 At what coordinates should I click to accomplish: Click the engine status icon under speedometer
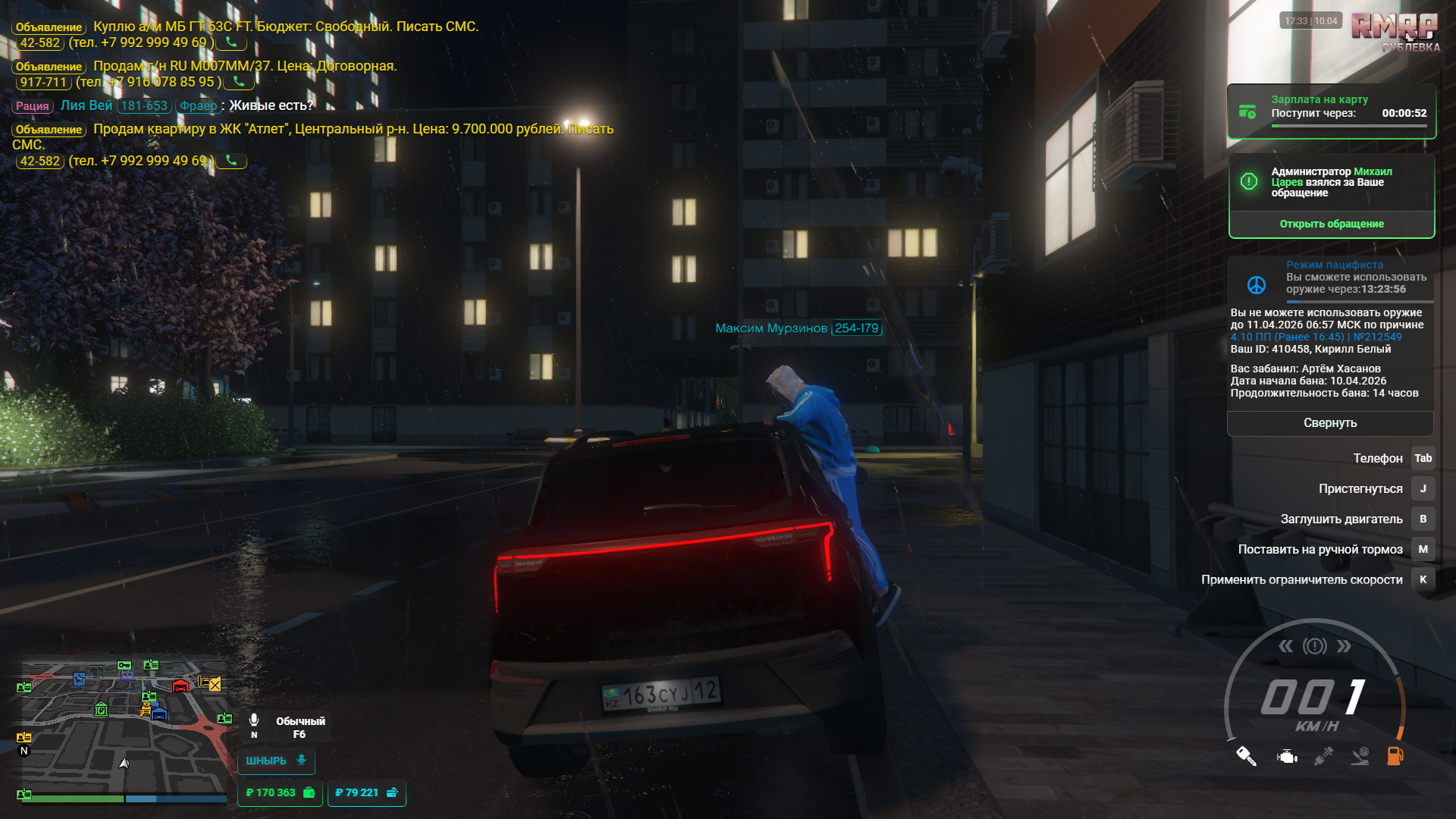[x=1287, y=756]
